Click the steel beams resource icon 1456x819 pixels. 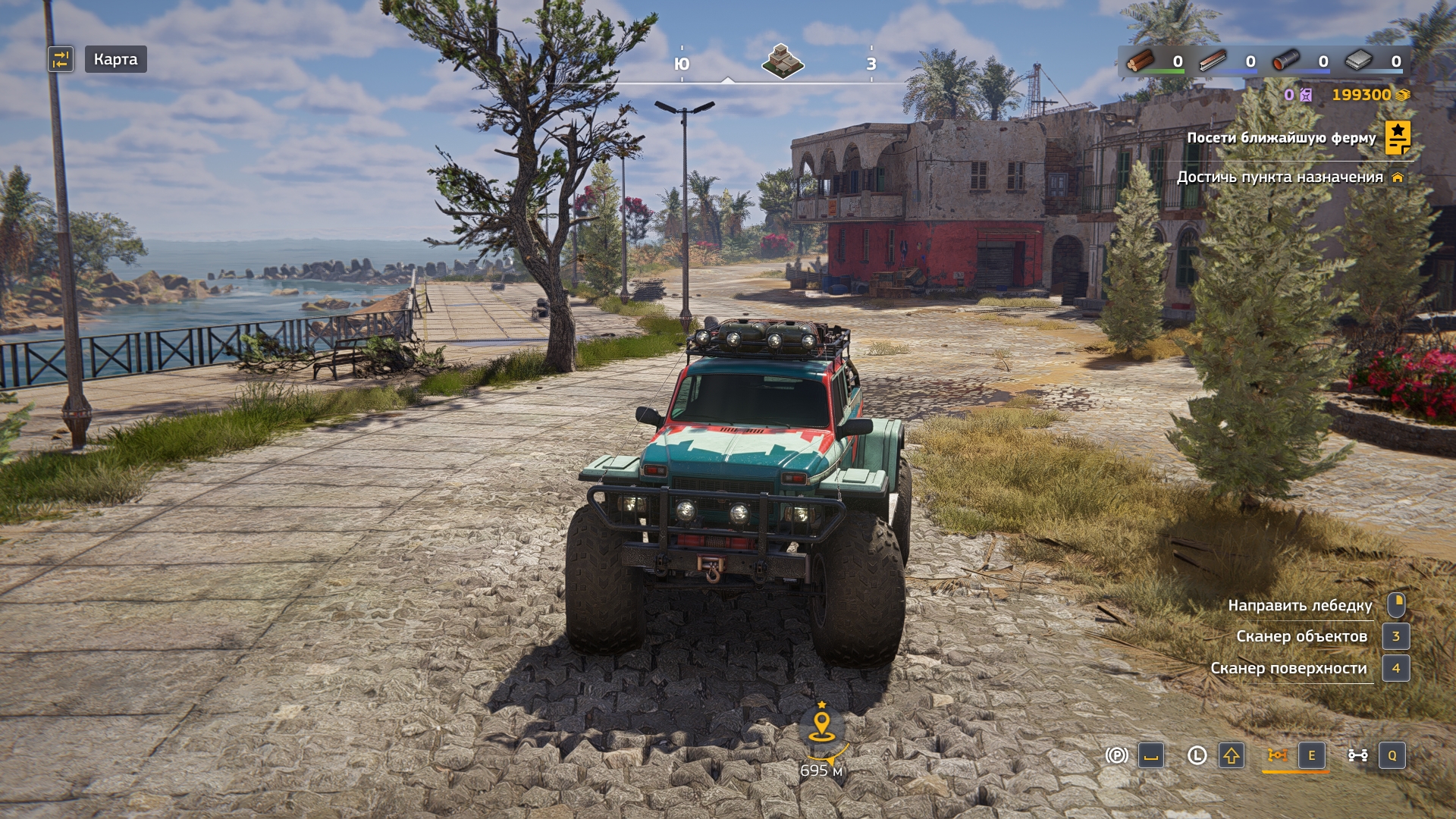[x=1213, y=61]
